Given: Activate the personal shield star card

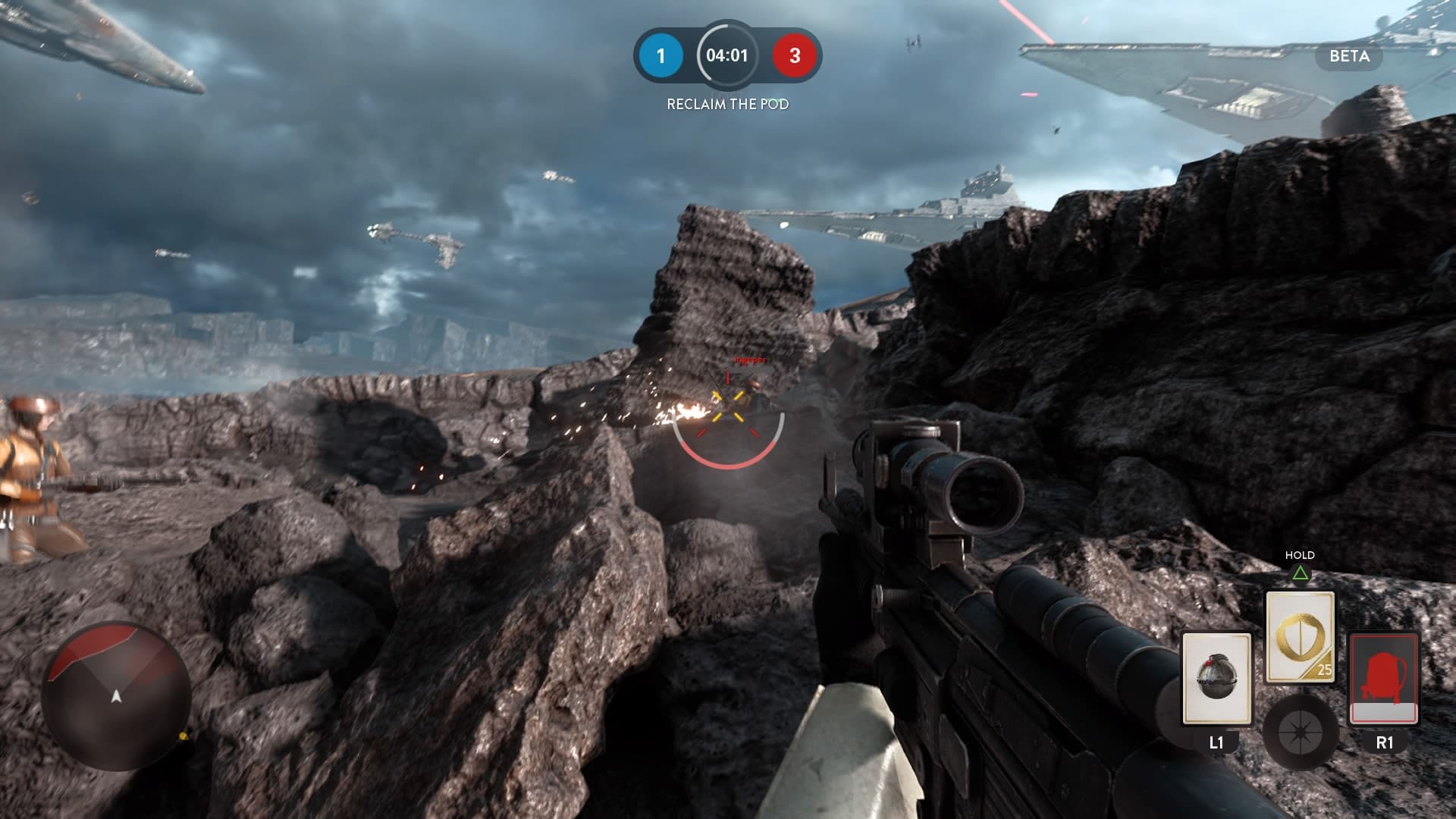Looking at the screenshot, I should coord(1300,636).
